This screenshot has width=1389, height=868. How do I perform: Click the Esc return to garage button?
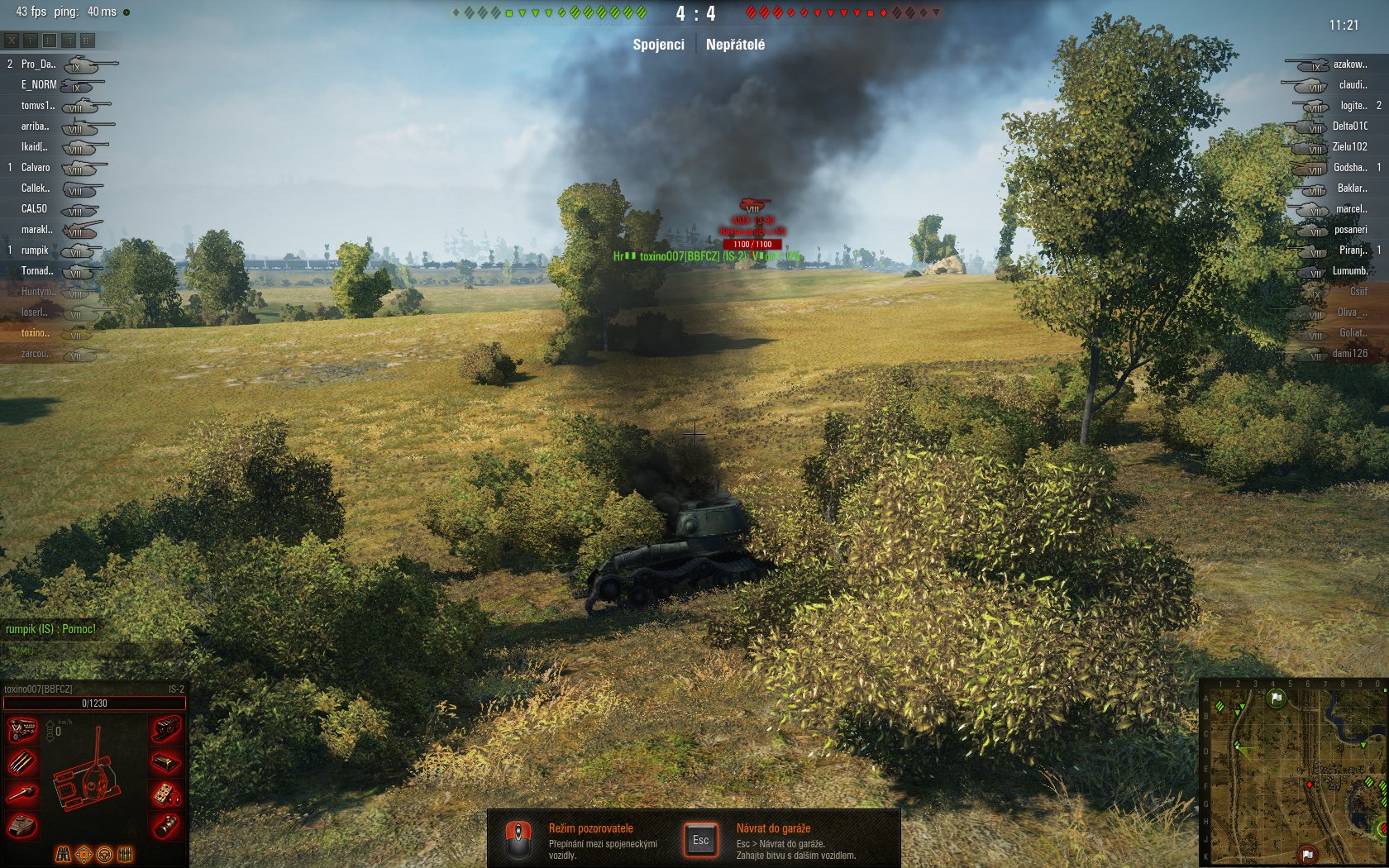(700, 840)
